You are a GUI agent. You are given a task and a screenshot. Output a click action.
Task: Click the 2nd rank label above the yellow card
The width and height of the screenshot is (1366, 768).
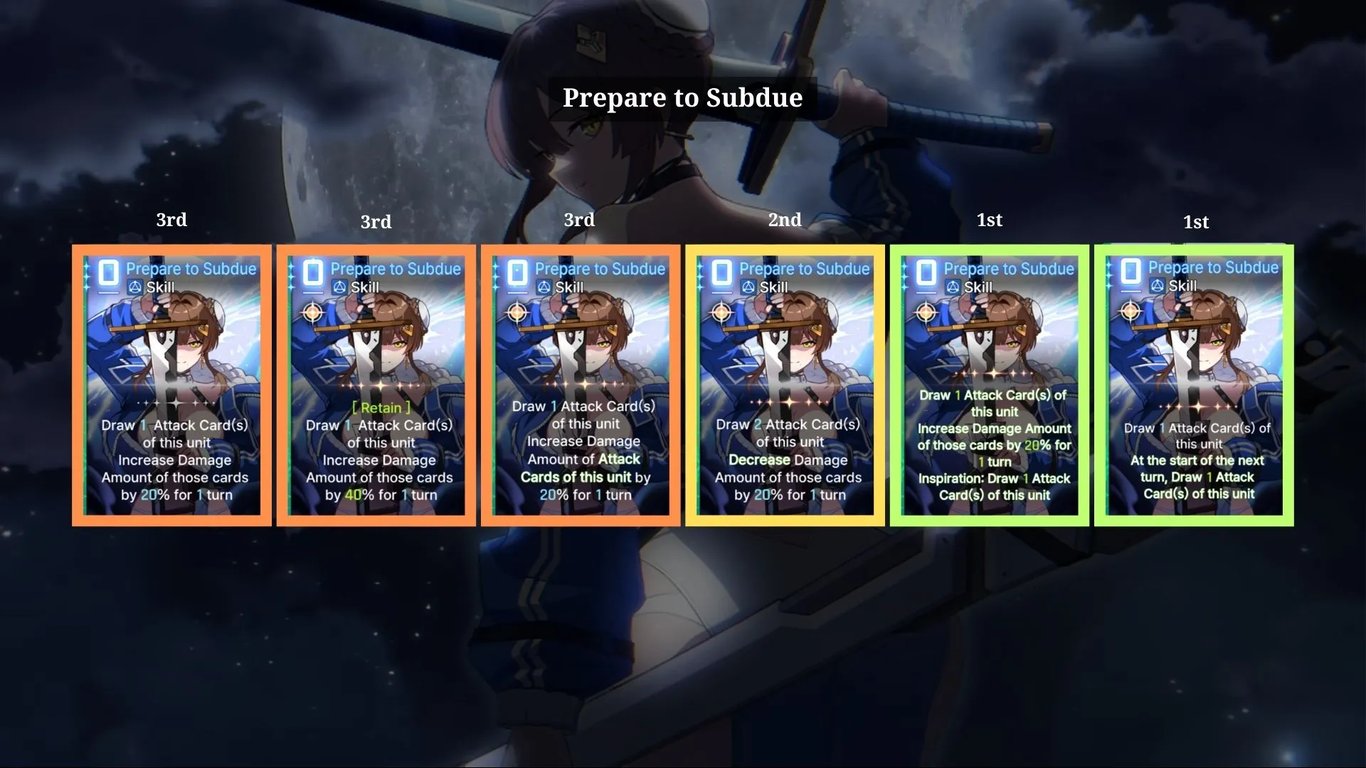[785, 219]
